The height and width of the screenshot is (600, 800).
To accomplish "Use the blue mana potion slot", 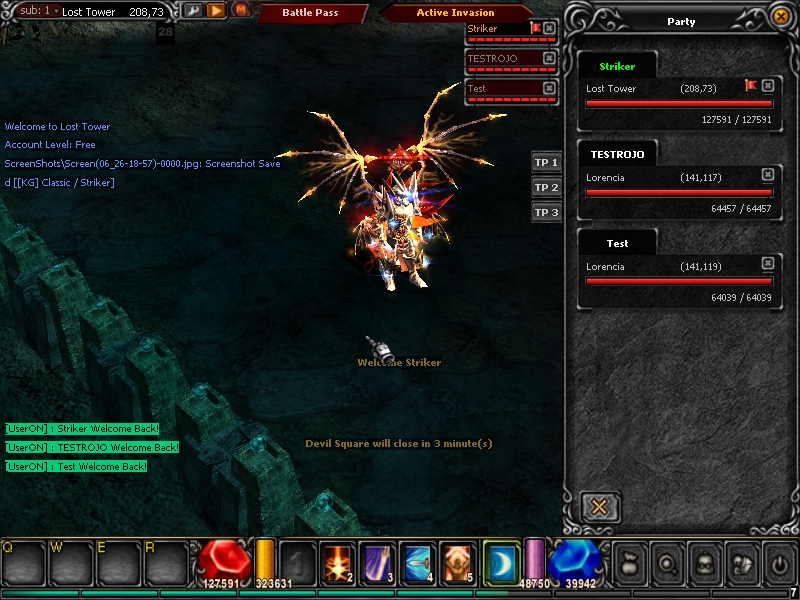I will click(x=573, y=562).
